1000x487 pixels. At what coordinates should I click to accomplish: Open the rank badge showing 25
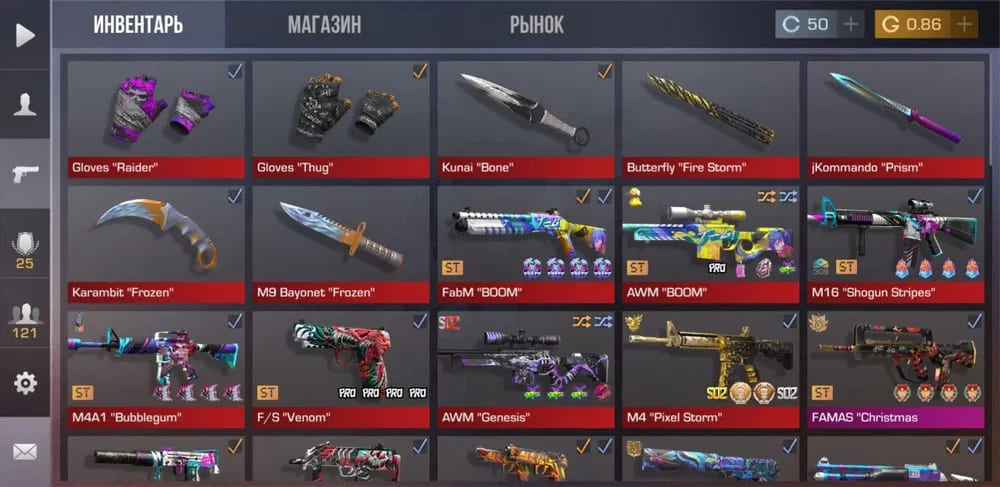pos(25,250)
